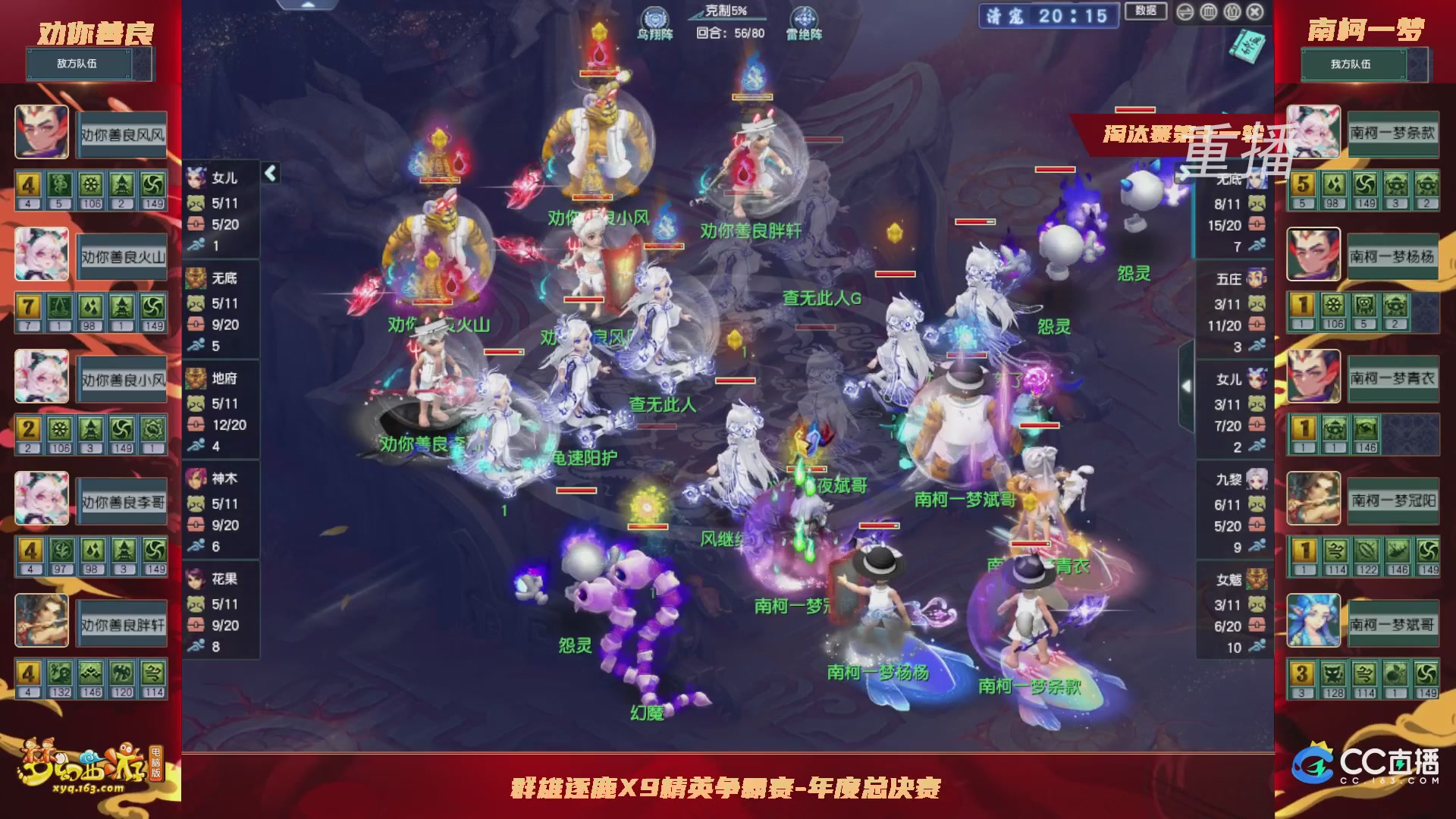
Task: Select 劝你善良火山's character portrait
Action: (42, 255)
